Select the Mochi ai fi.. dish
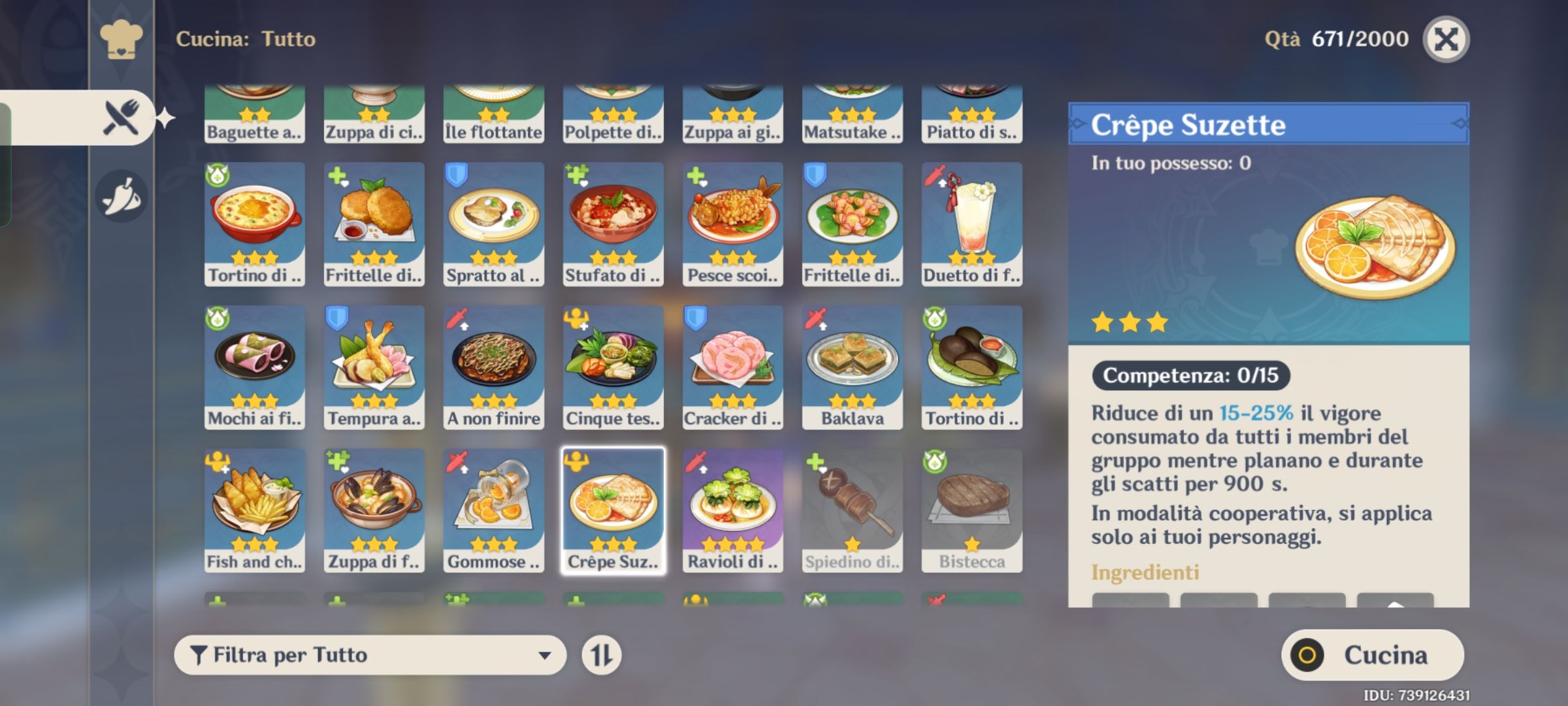 253,366
